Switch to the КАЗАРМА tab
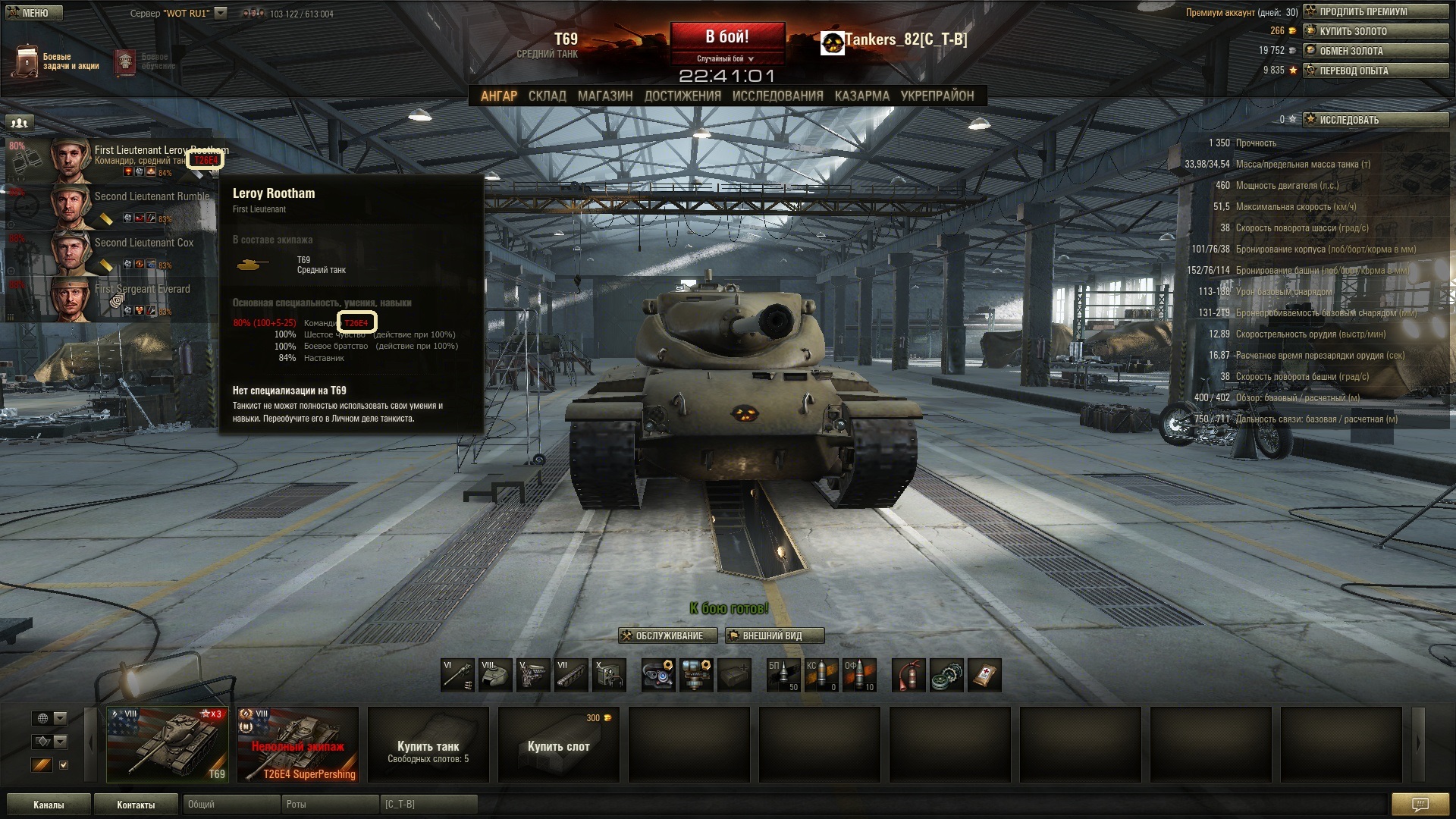Viewport: 1456px width, 819px height. point(861,96)
